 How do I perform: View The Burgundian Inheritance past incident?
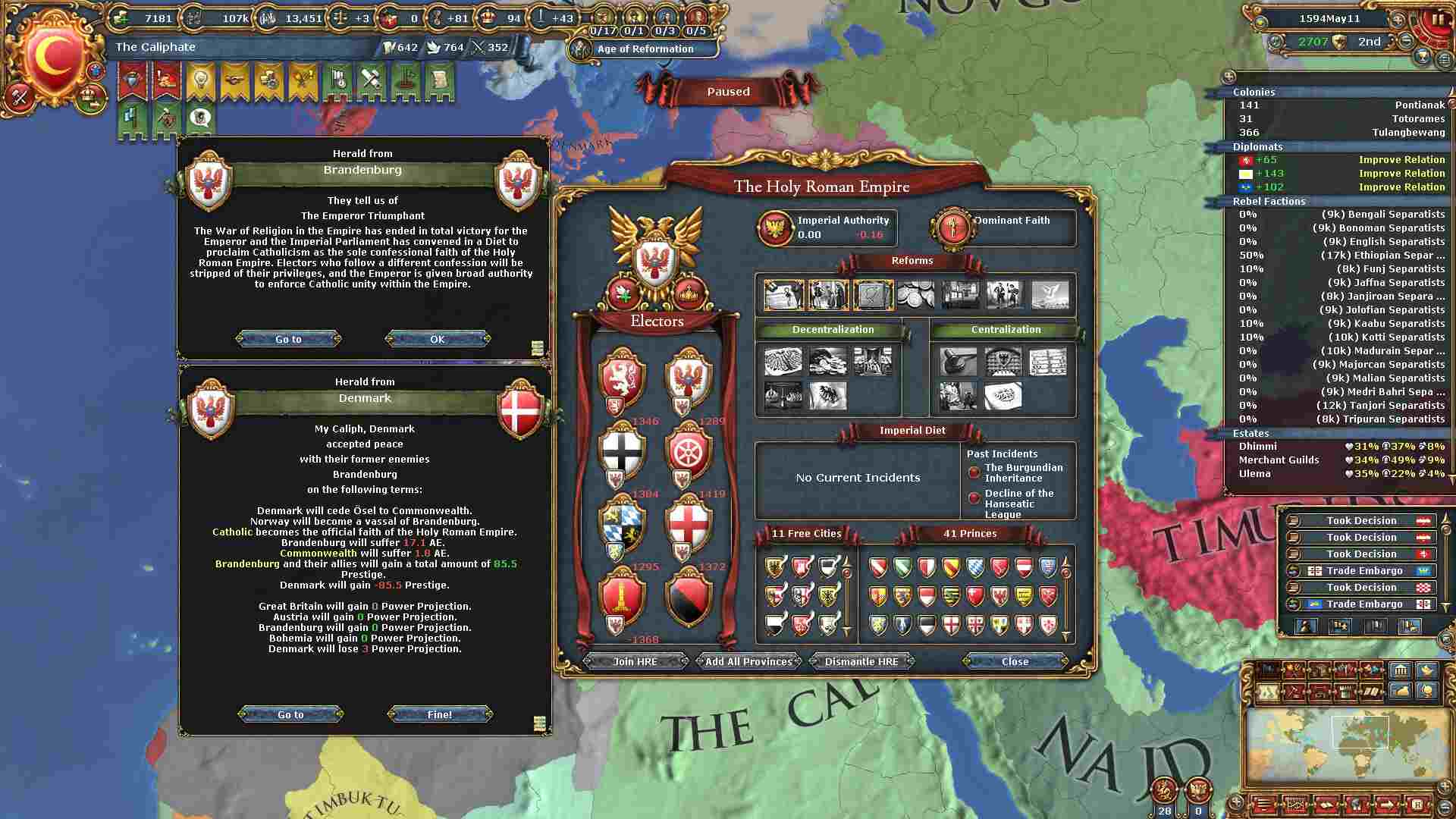[x=1023, y=472]
